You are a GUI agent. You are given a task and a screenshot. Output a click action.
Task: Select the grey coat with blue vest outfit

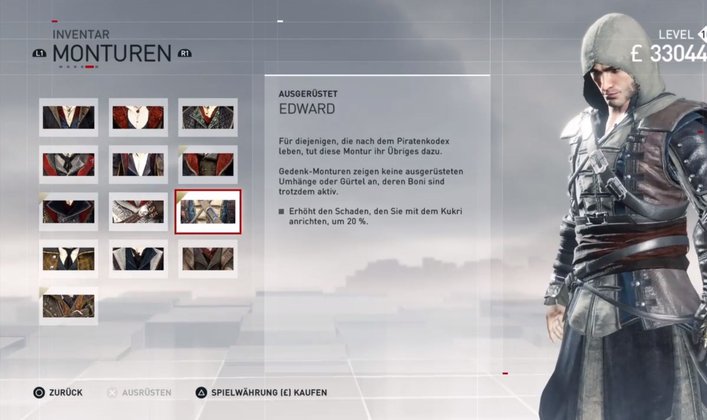pos(138,259)
